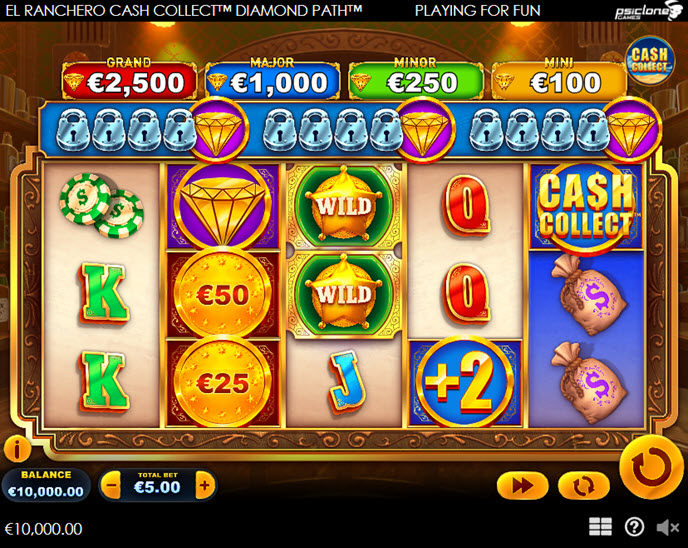Open the autoplay options button

584,486
